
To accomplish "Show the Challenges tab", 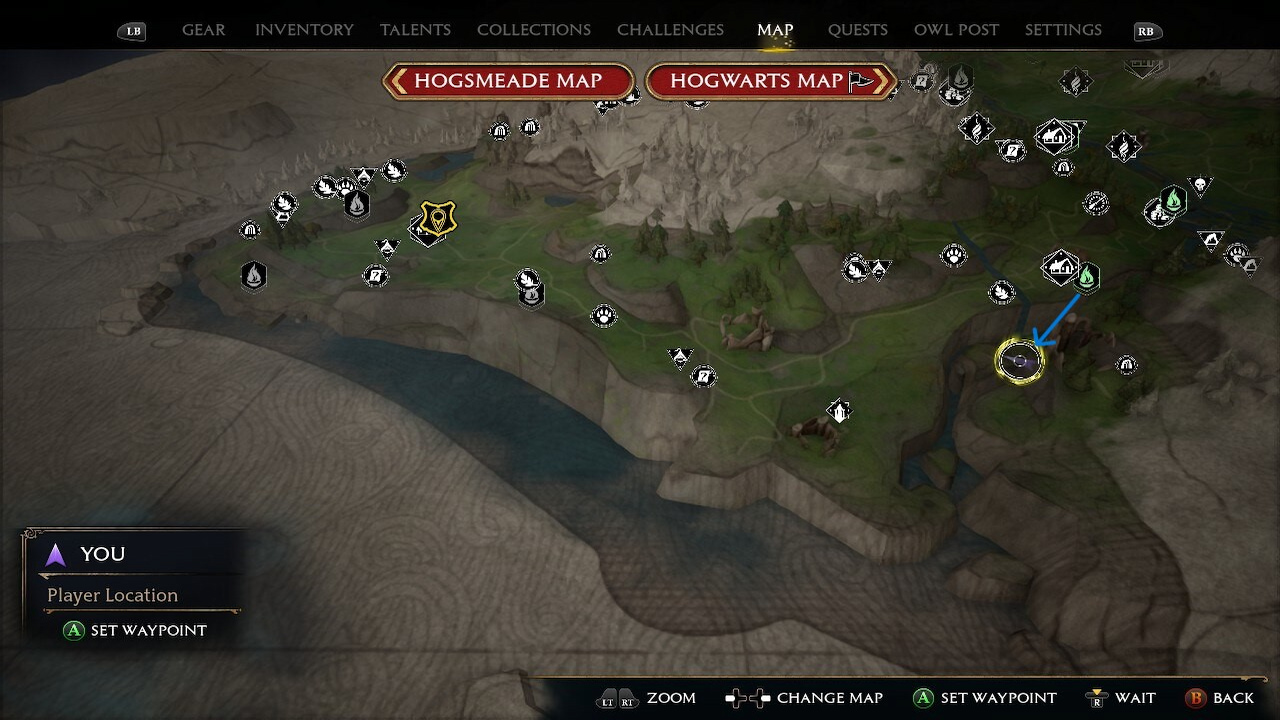I will (x=670, y=30).
